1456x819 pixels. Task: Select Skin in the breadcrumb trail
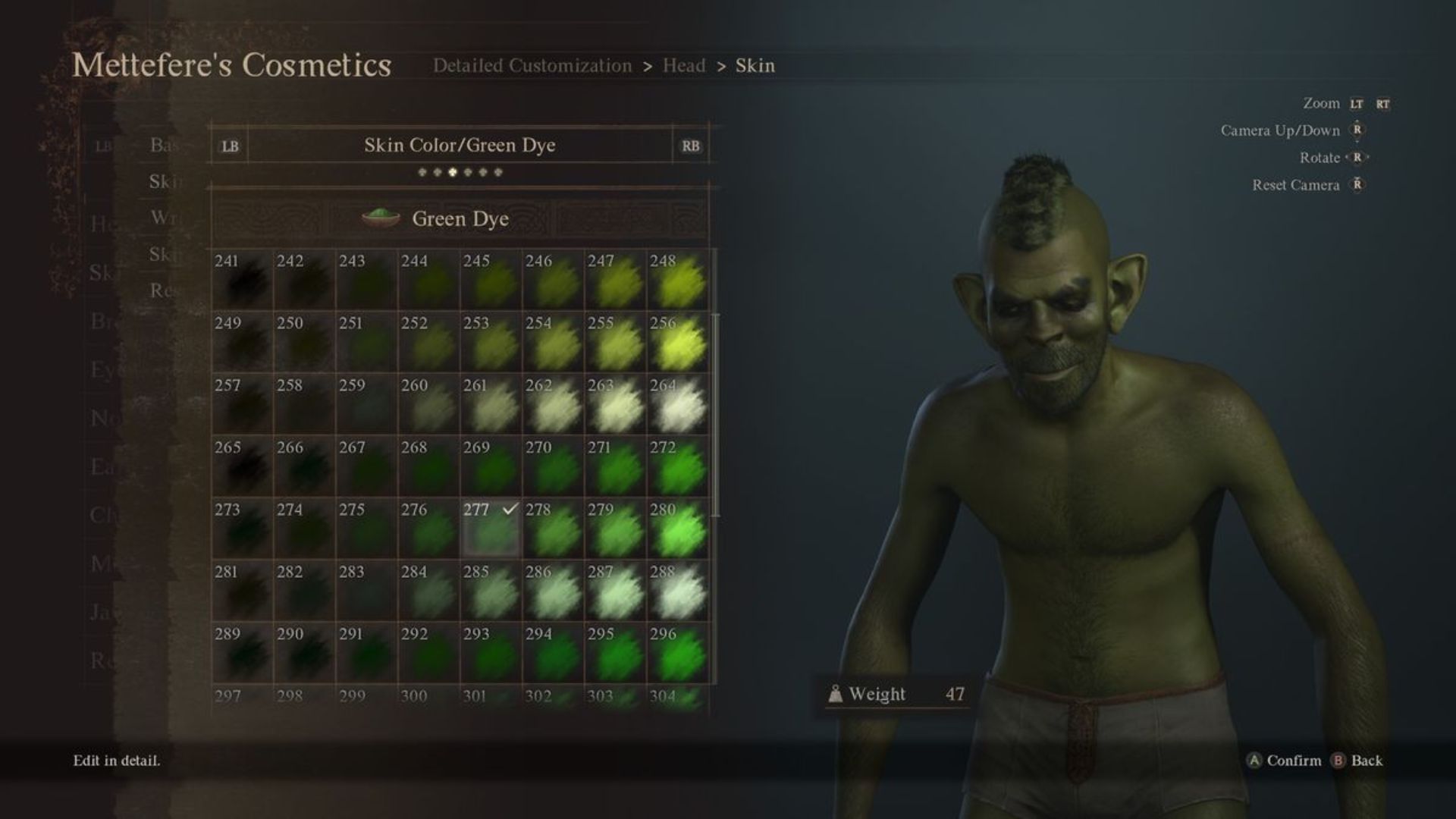pos(755,66)
